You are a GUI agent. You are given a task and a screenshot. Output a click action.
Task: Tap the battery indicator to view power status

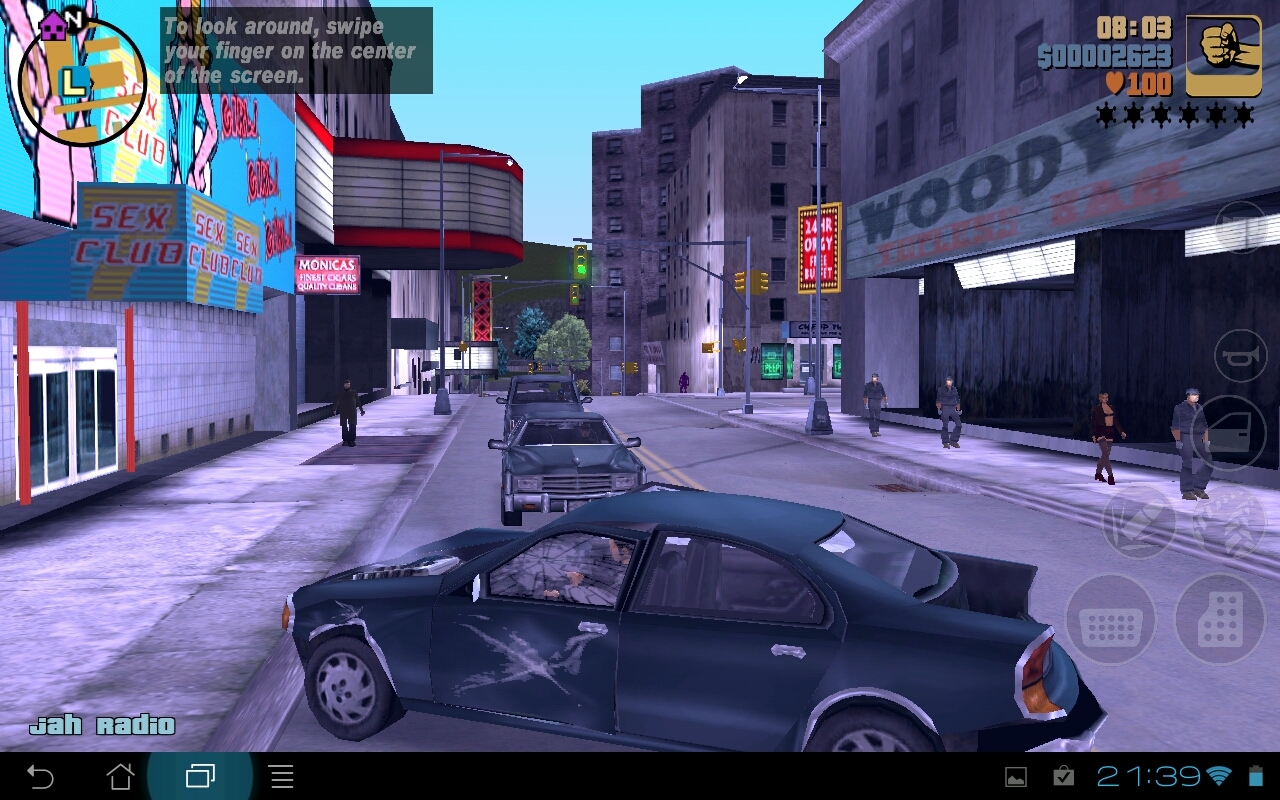tap(1254, 778)
